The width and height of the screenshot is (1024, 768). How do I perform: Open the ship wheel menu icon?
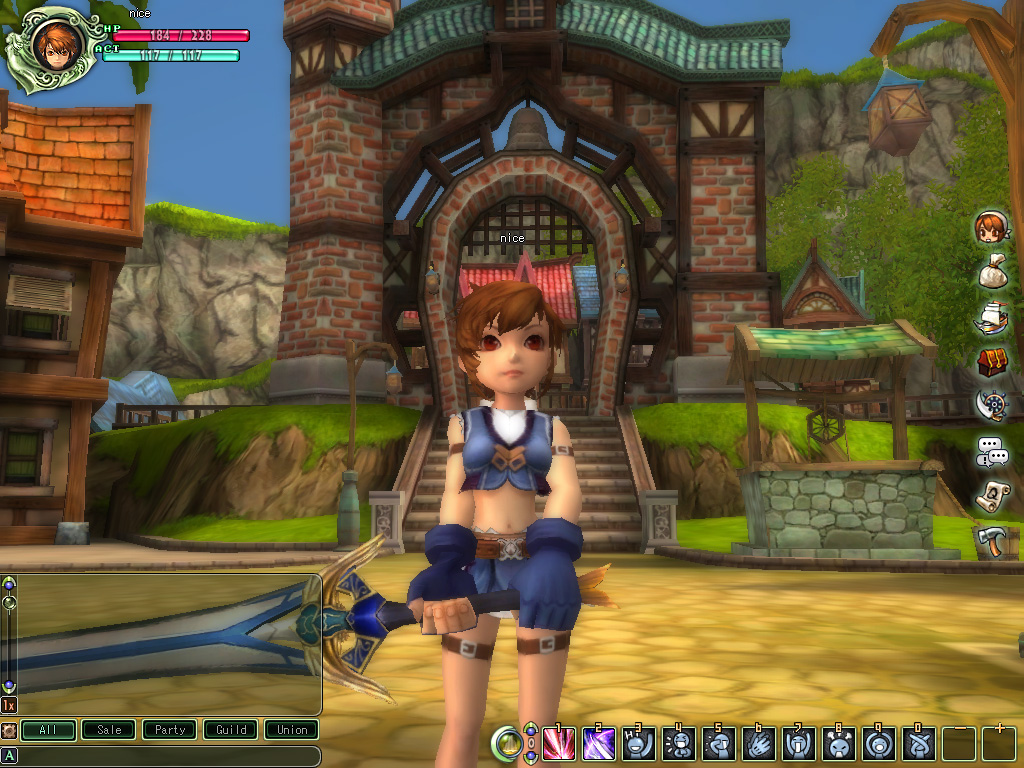991,405
